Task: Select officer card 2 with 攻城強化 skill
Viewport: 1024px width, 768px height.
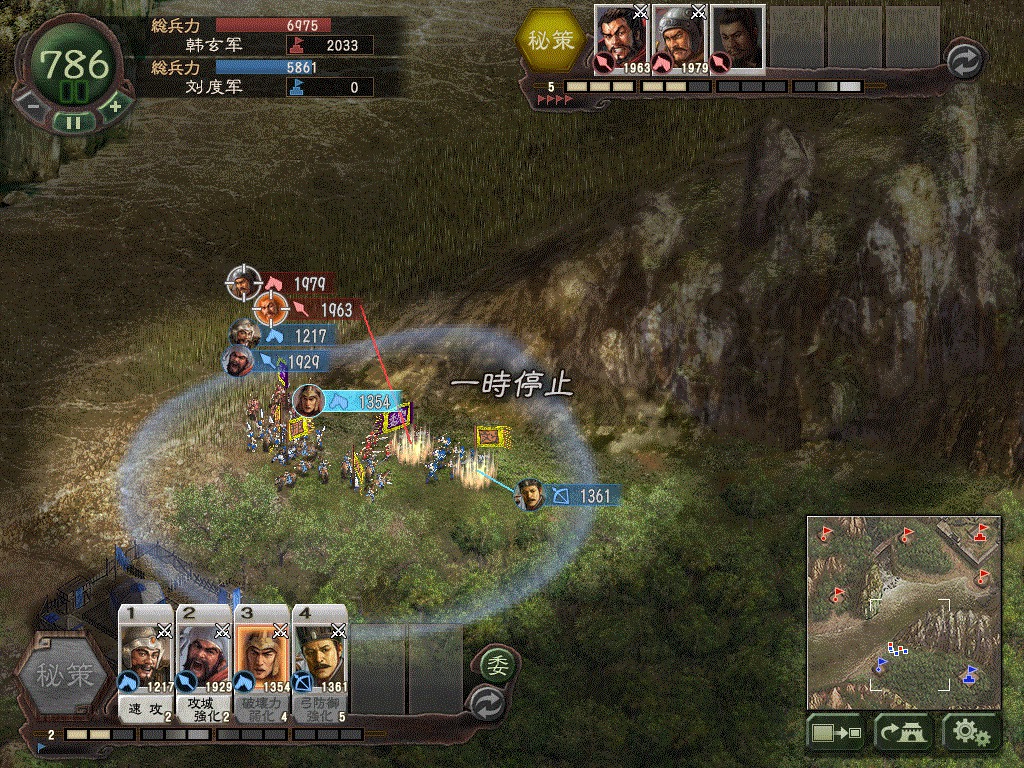Action: click(x=204, y=658)
